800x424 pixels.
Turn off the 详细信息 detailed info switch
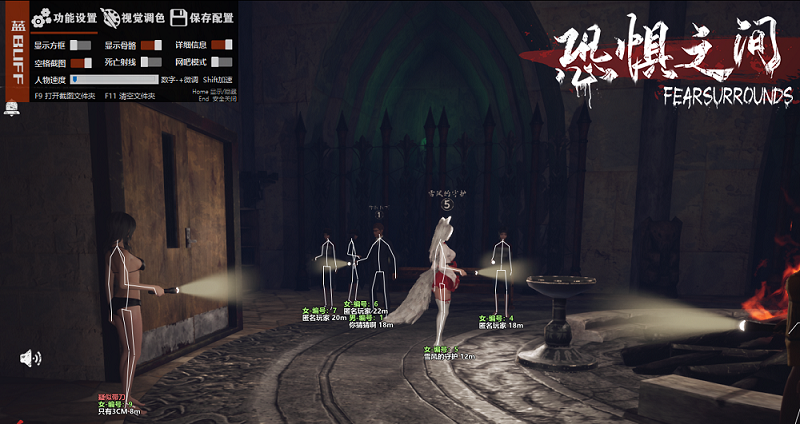tap(221, 45)
